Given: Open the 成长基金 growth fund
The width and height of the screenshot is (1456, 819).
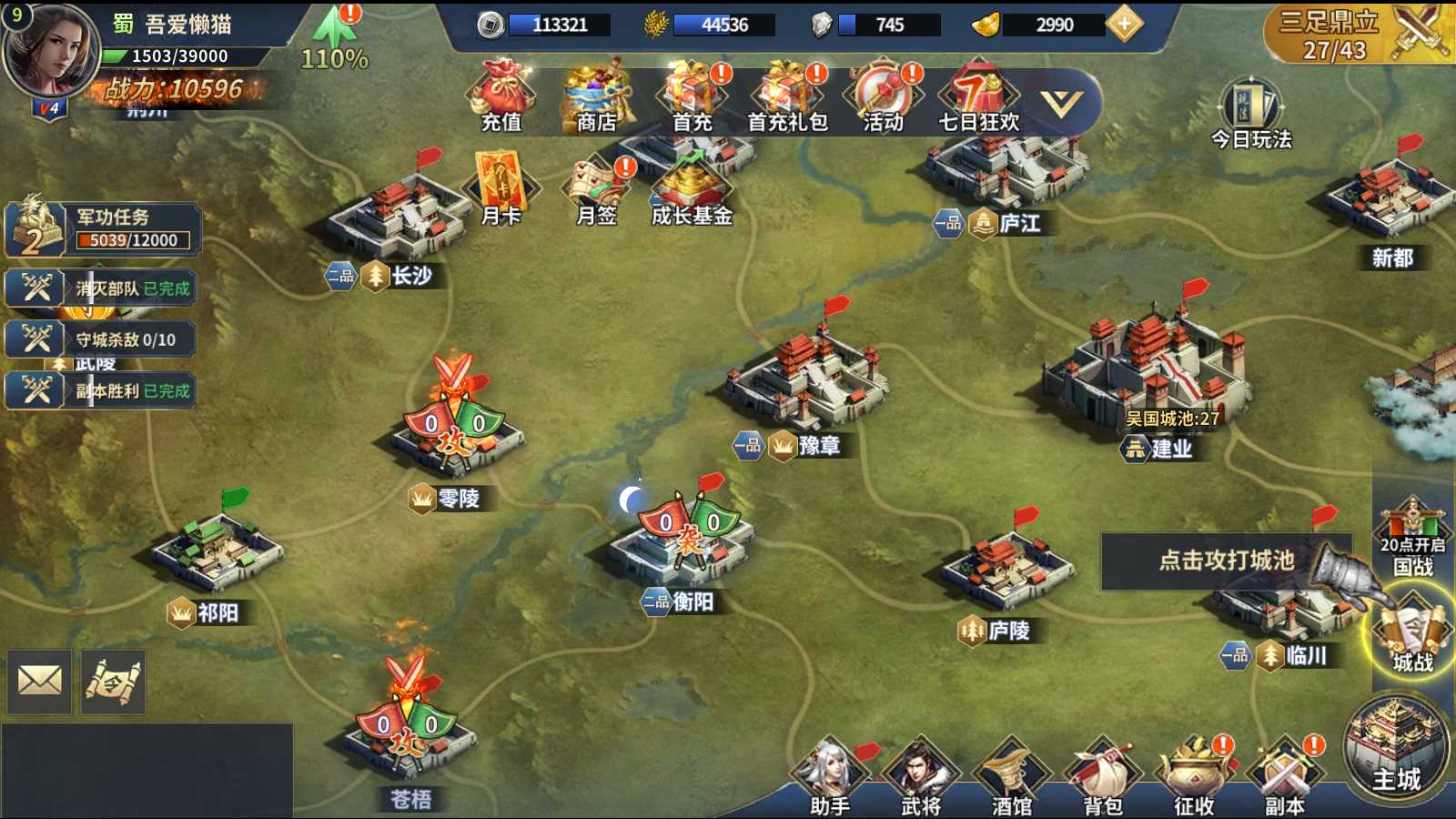Looking at the screenshot, I should (693, 189).
